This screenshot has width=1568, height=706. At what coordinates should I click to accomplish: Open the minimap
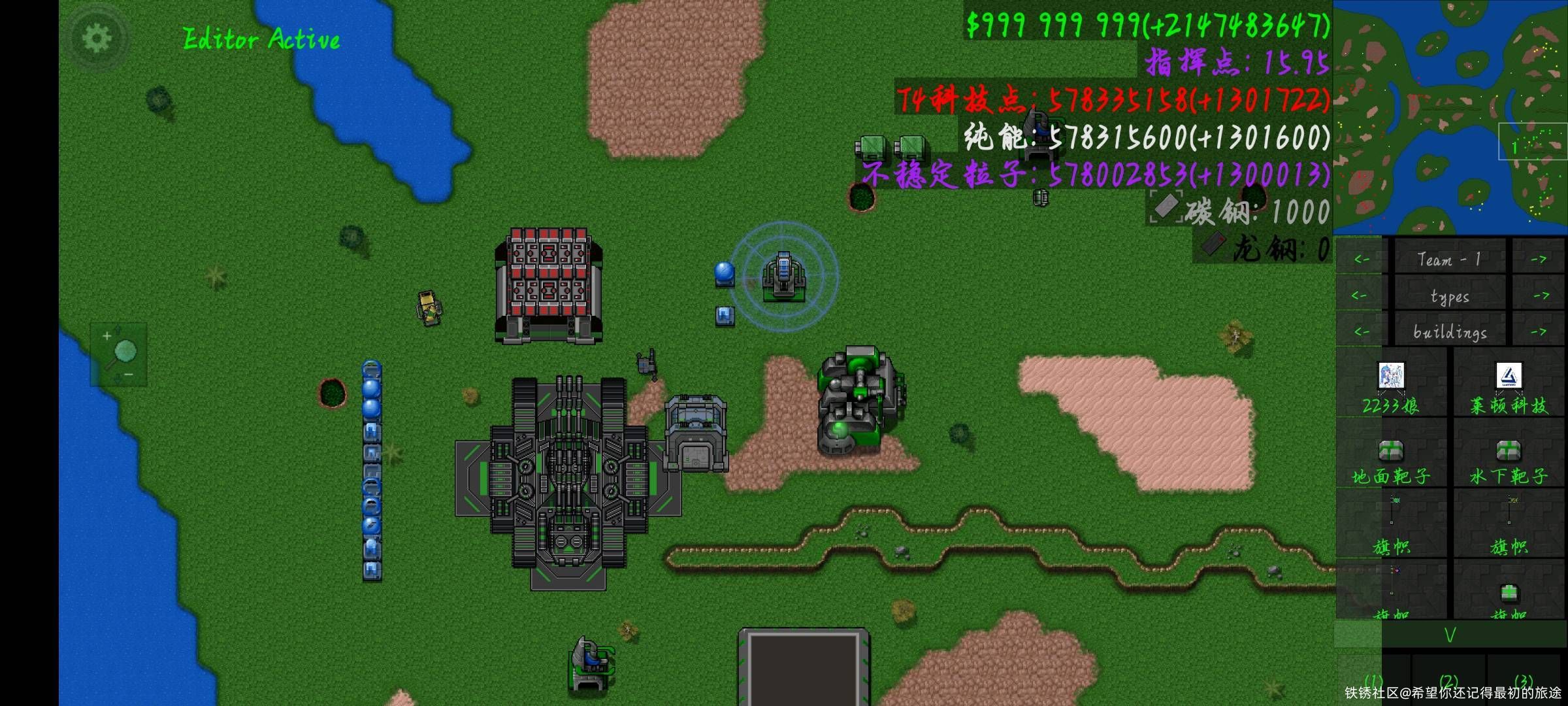pyautogui.click(x=1450, y=118)
